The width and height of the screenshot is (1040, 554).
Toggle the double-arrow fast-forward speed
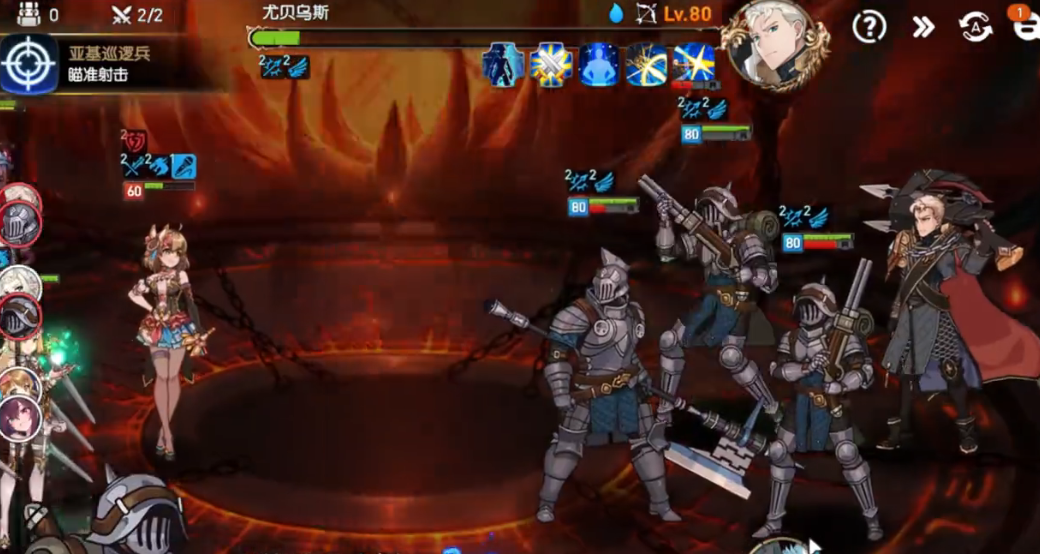coord(923,27)
